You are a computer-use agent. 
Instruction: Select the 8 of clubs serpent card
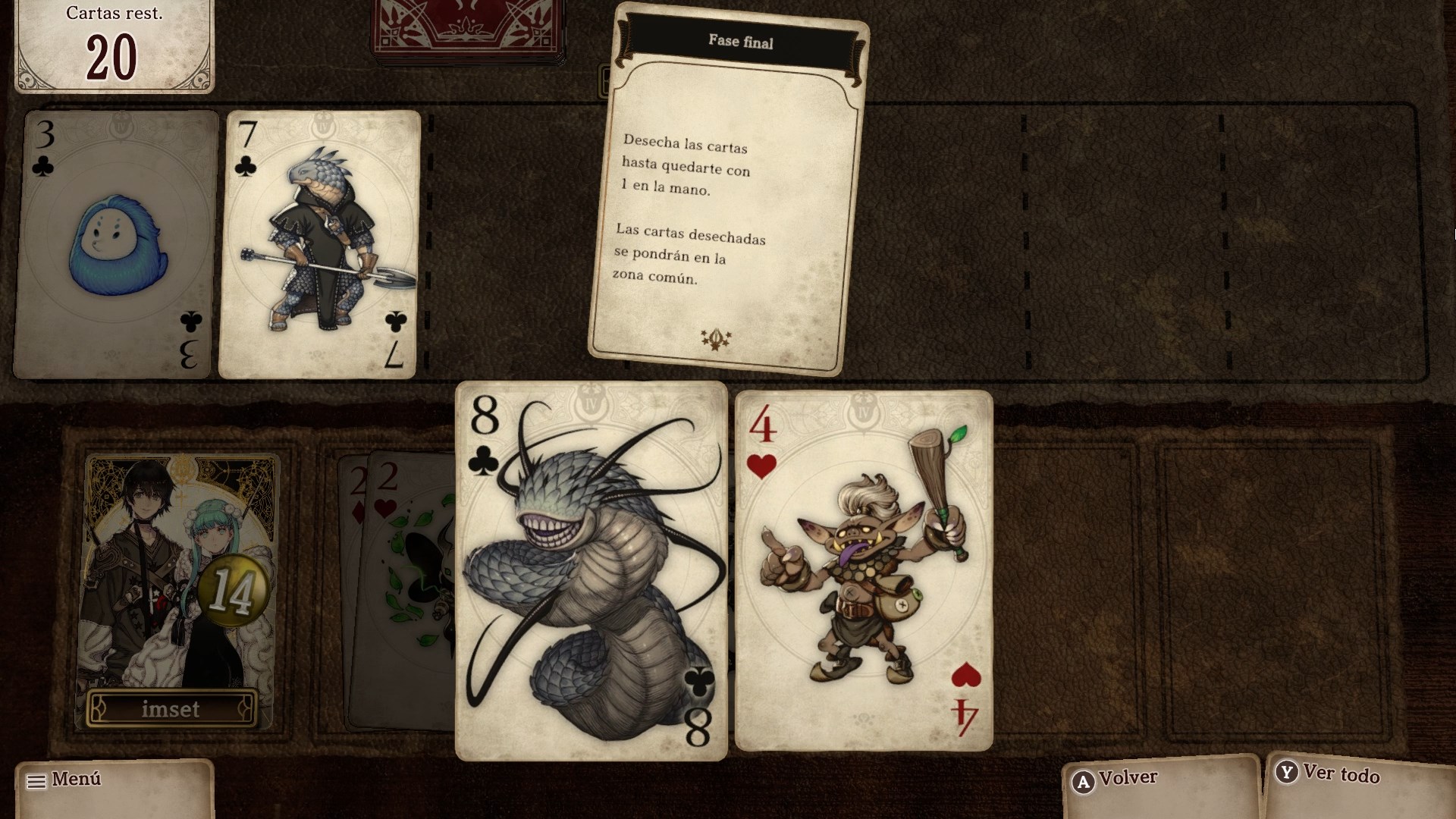coord(591,571)
